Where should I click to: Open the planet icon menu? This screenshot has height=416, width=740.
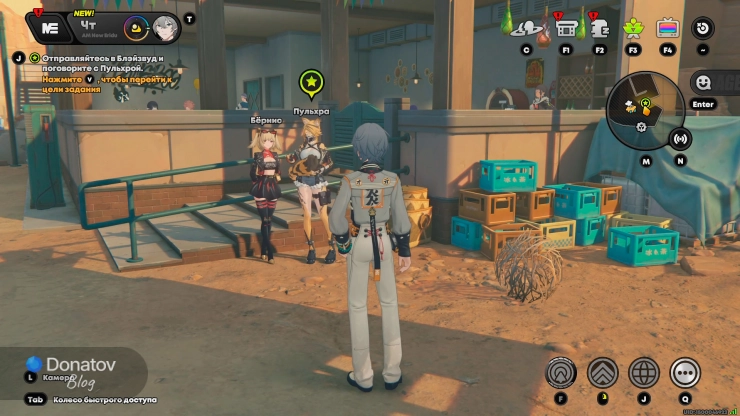click(526, 29)
